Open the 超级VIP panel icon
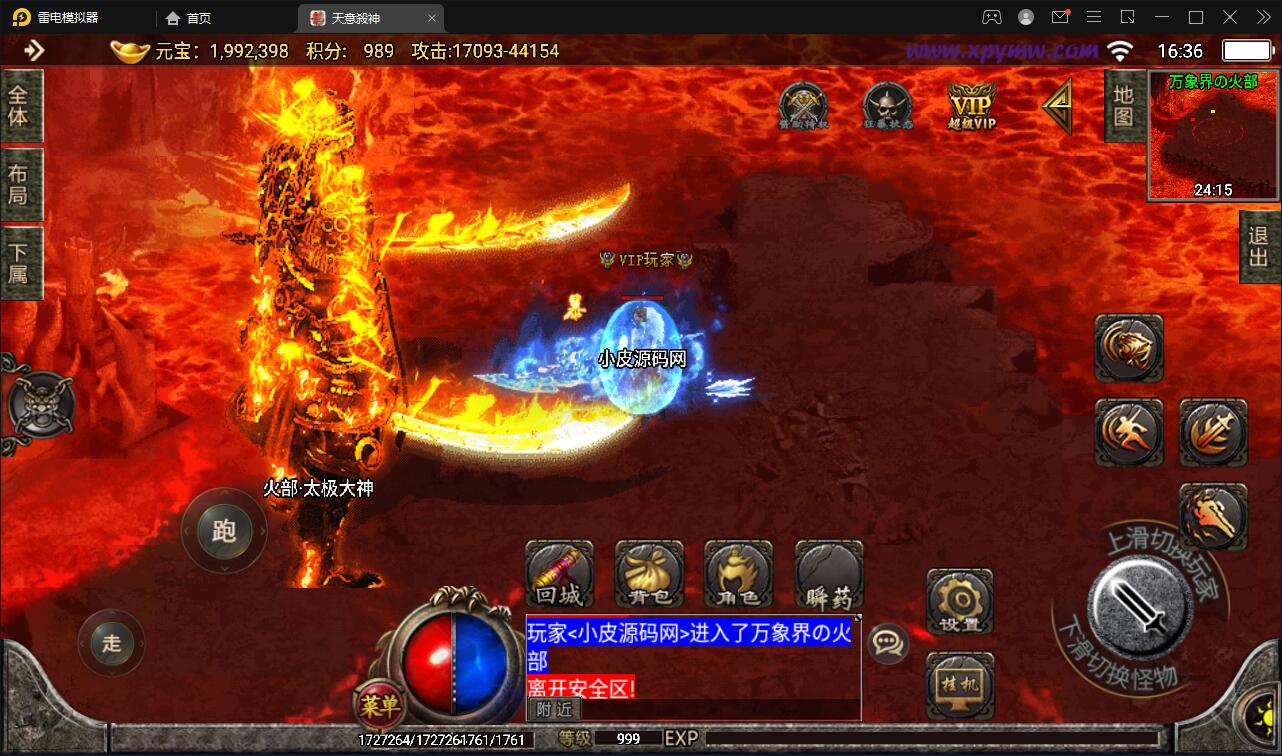Screen dimensions: 1282x756 [x=969, y=105]
